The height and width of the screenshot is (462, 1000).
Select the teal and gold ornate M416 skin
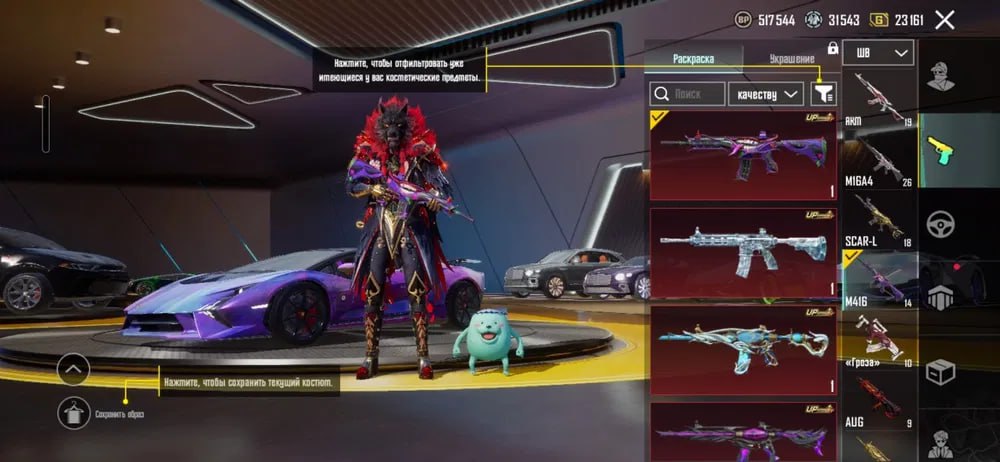pos(743,348)
